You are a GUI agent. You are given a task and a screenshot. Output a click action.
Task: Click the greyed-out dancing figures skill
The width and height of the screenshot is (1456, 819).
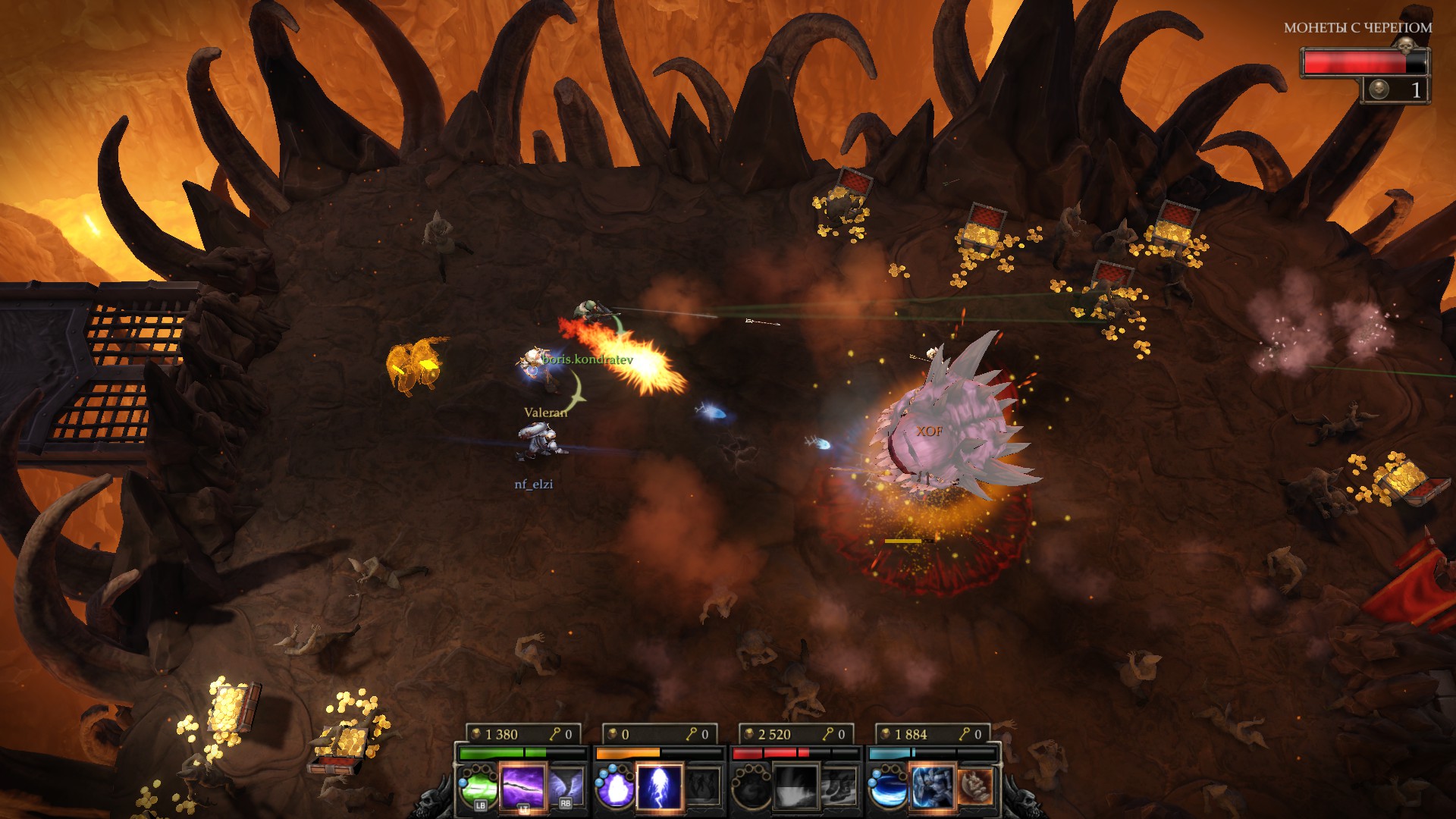tap(703, 786)
